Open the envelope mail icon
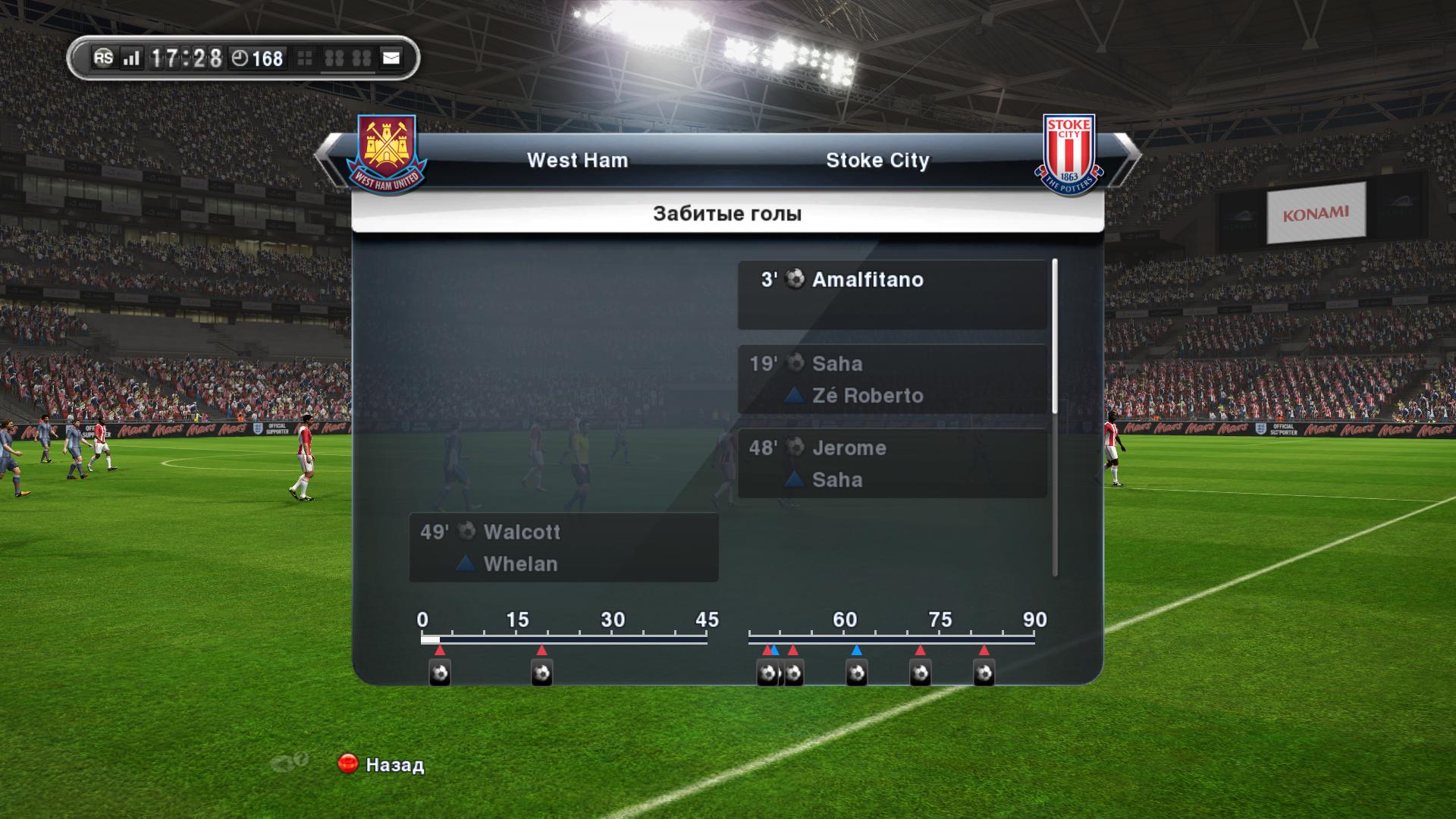 (391, 58)
